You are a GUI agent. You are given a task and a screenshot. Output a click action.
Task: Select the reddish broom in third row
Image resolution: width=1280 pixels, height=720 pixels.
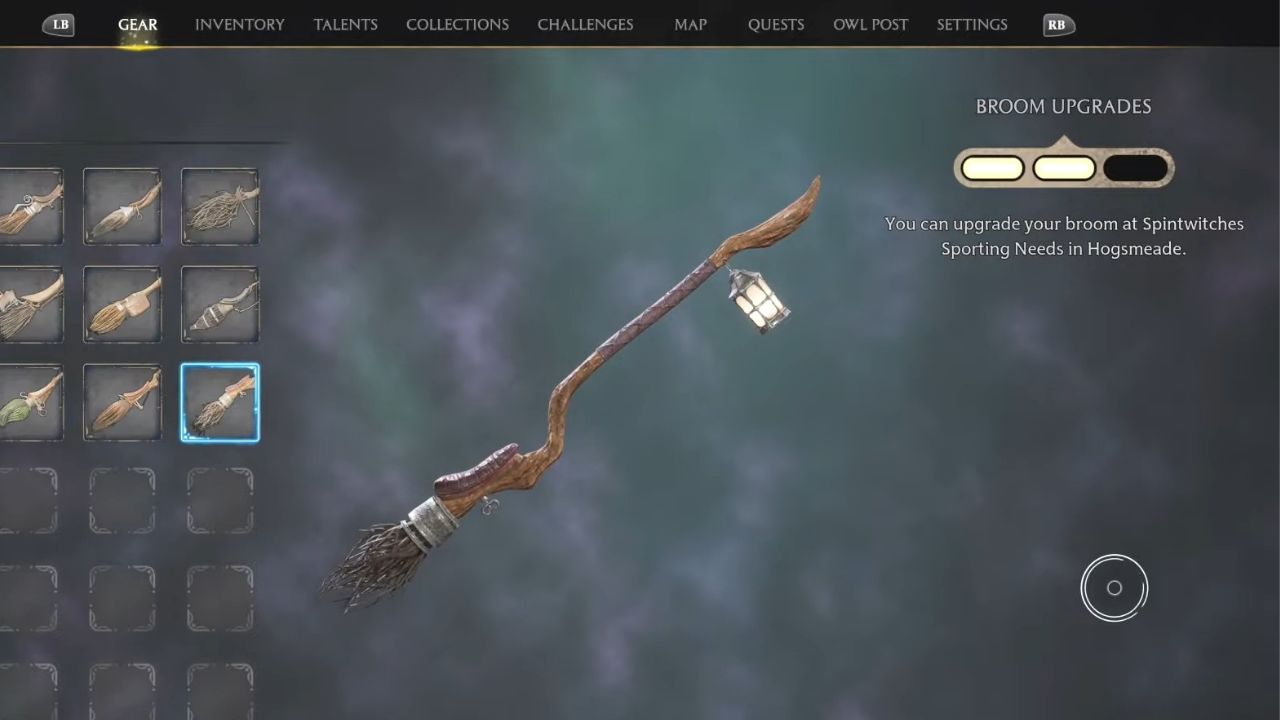(x=122, y=402)
